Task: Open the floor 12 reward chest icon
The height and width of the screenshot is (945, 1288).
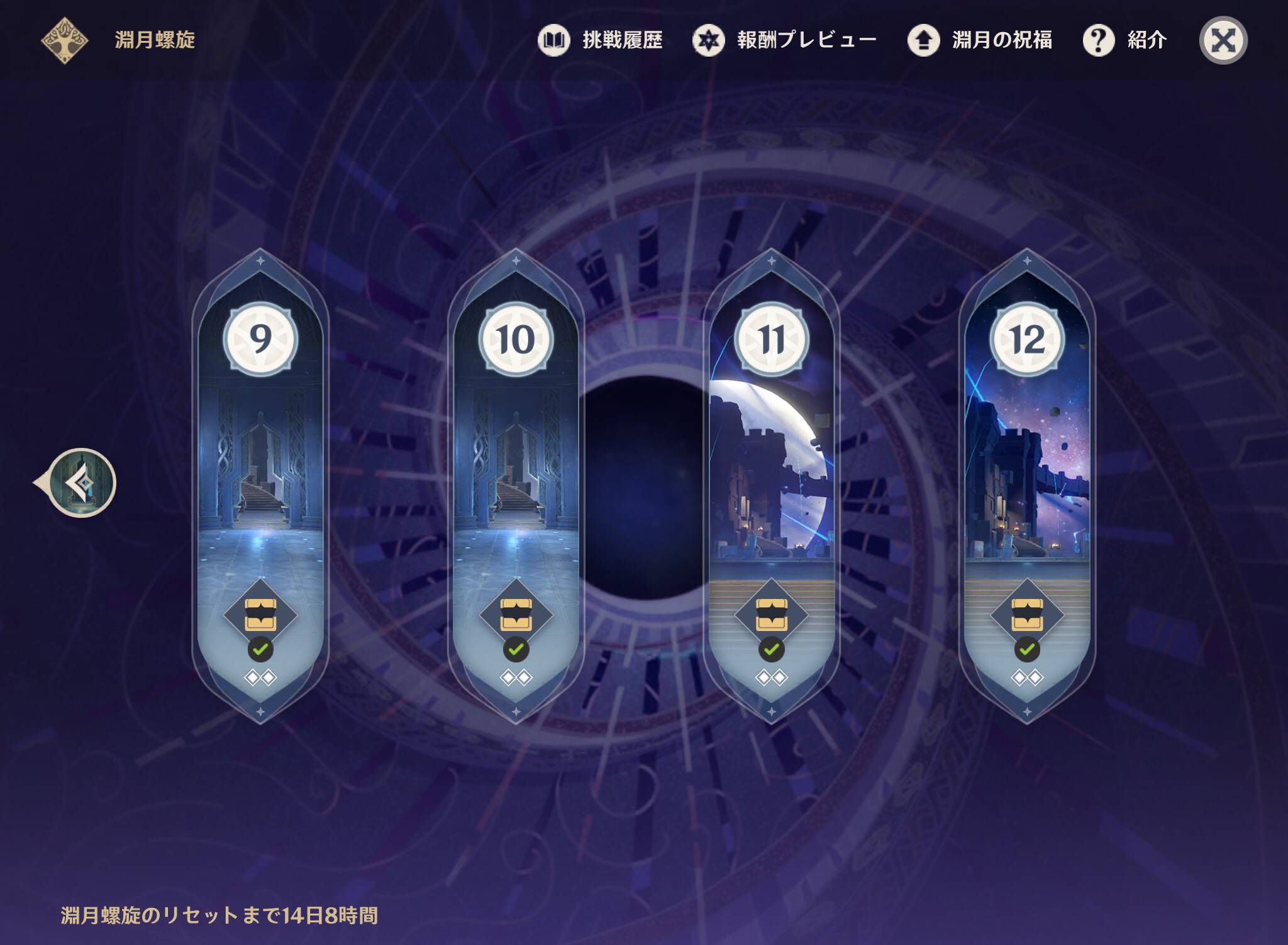Action: tap(1026, 614)
